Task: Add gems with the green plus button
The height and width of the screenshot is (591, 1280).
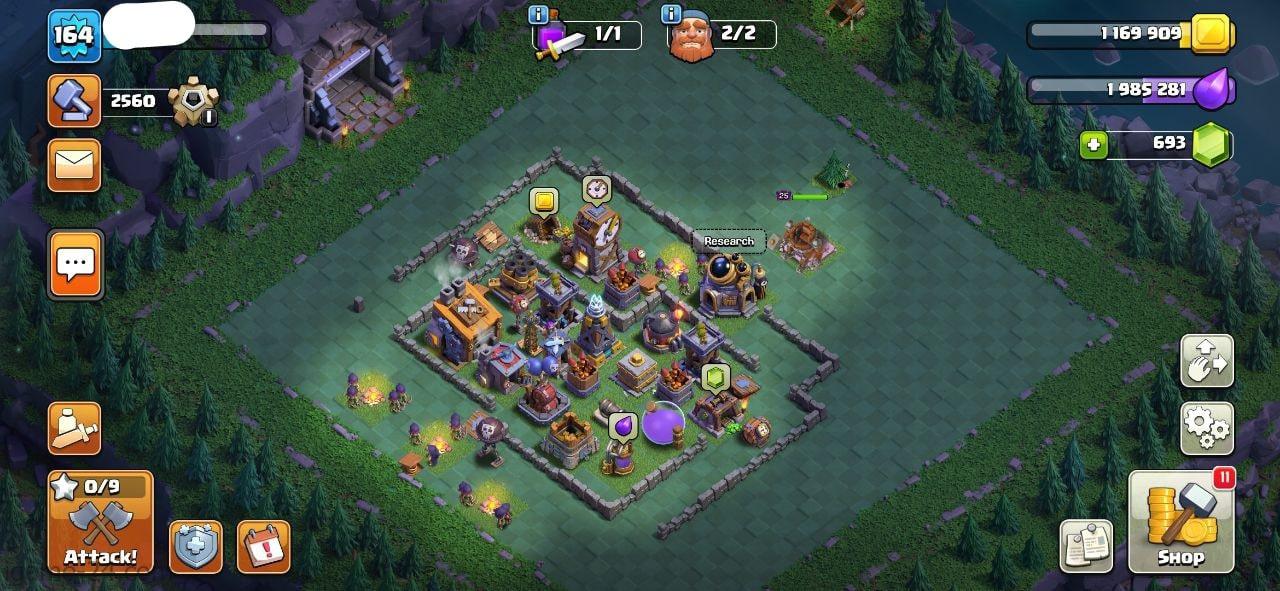Action: pos(1094,145)
